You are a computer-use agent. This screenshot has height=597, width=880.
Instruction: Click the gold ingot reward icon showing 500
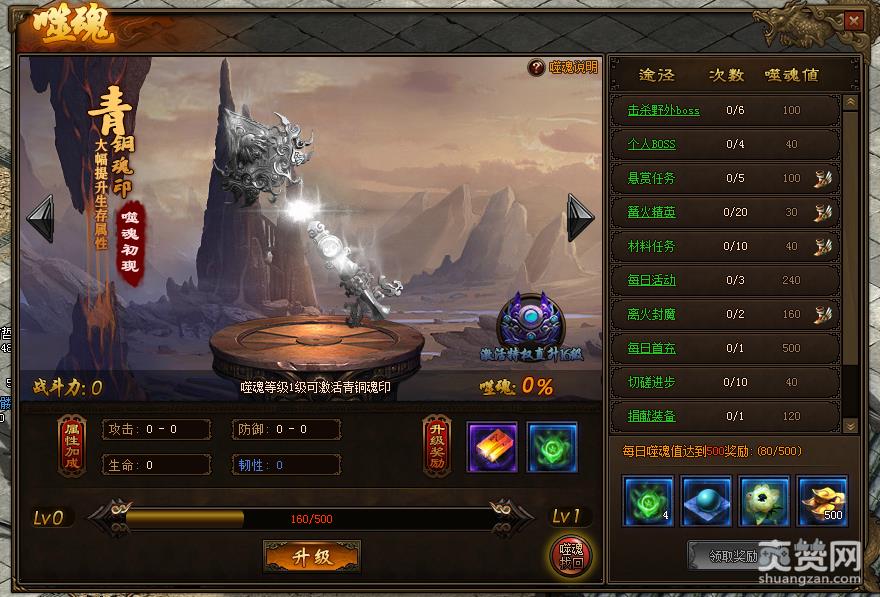822,500
